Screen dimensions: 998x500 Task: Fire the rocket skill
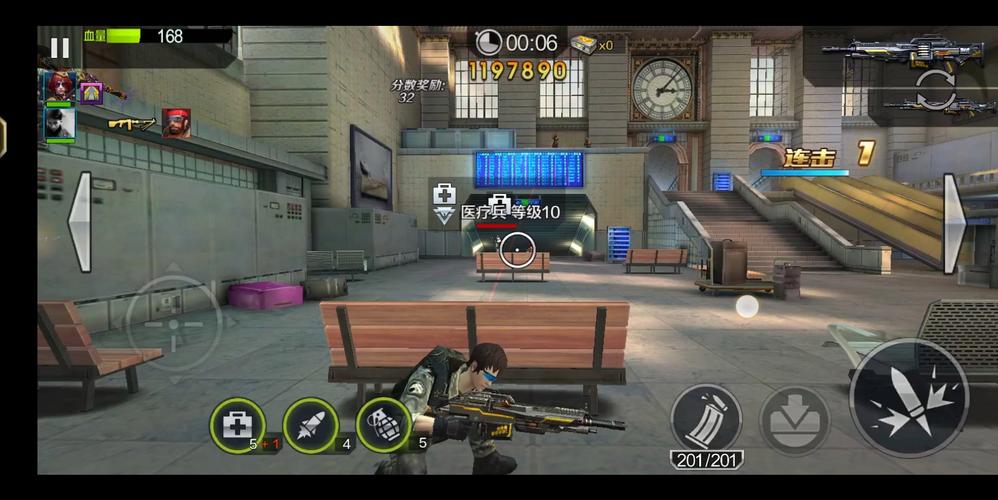(x=310, y=425)
